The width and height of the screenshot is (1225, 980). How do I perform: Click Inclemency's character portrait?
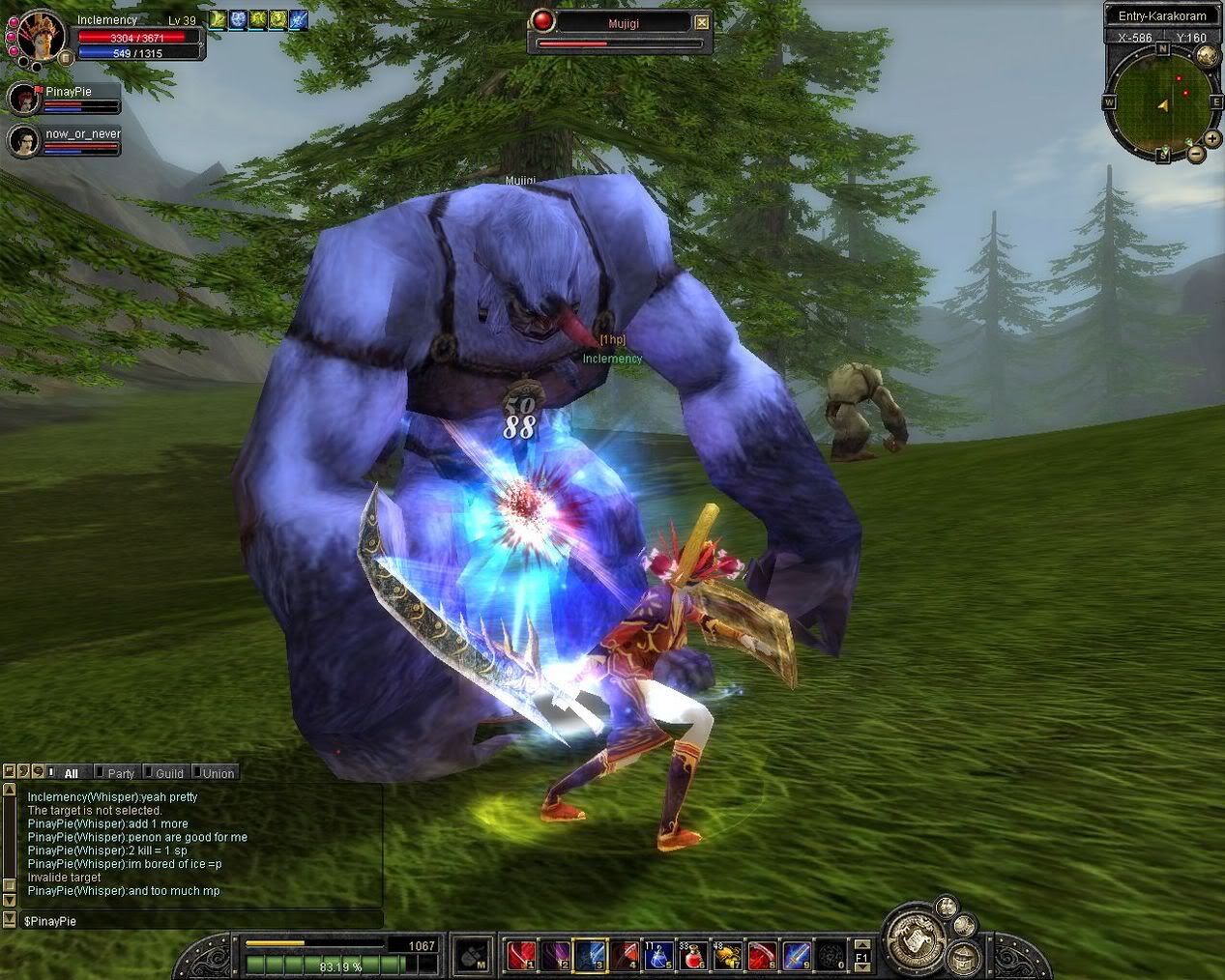click(40, 36)
